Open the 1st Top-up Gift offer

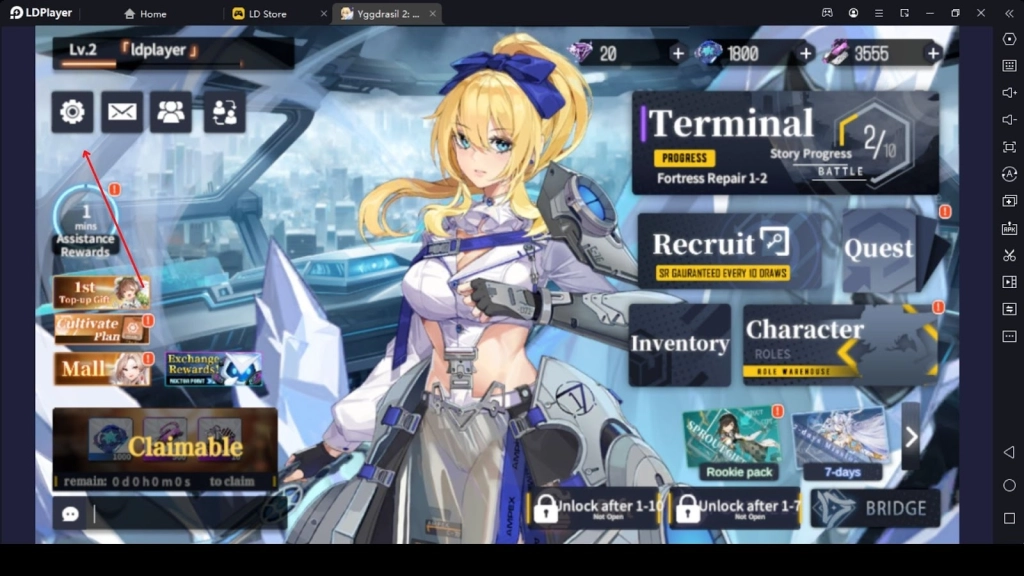pos(101,293)
